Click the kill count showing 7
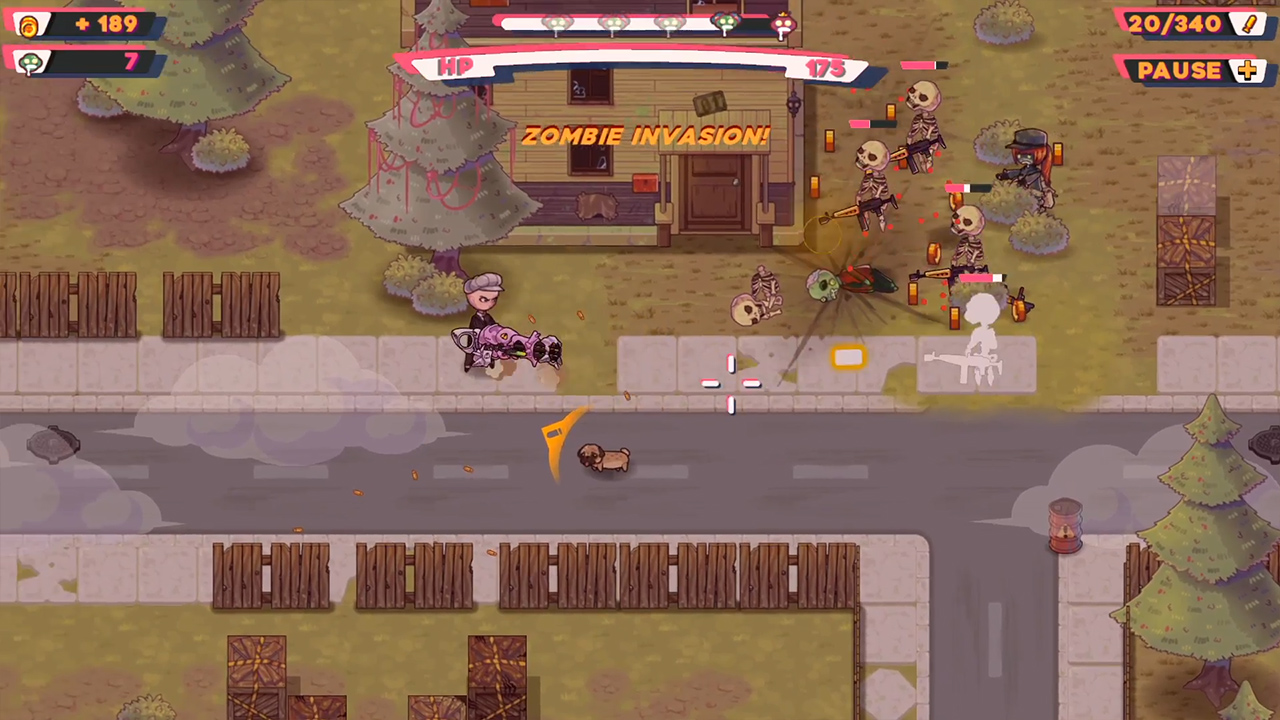 point(130,63)
